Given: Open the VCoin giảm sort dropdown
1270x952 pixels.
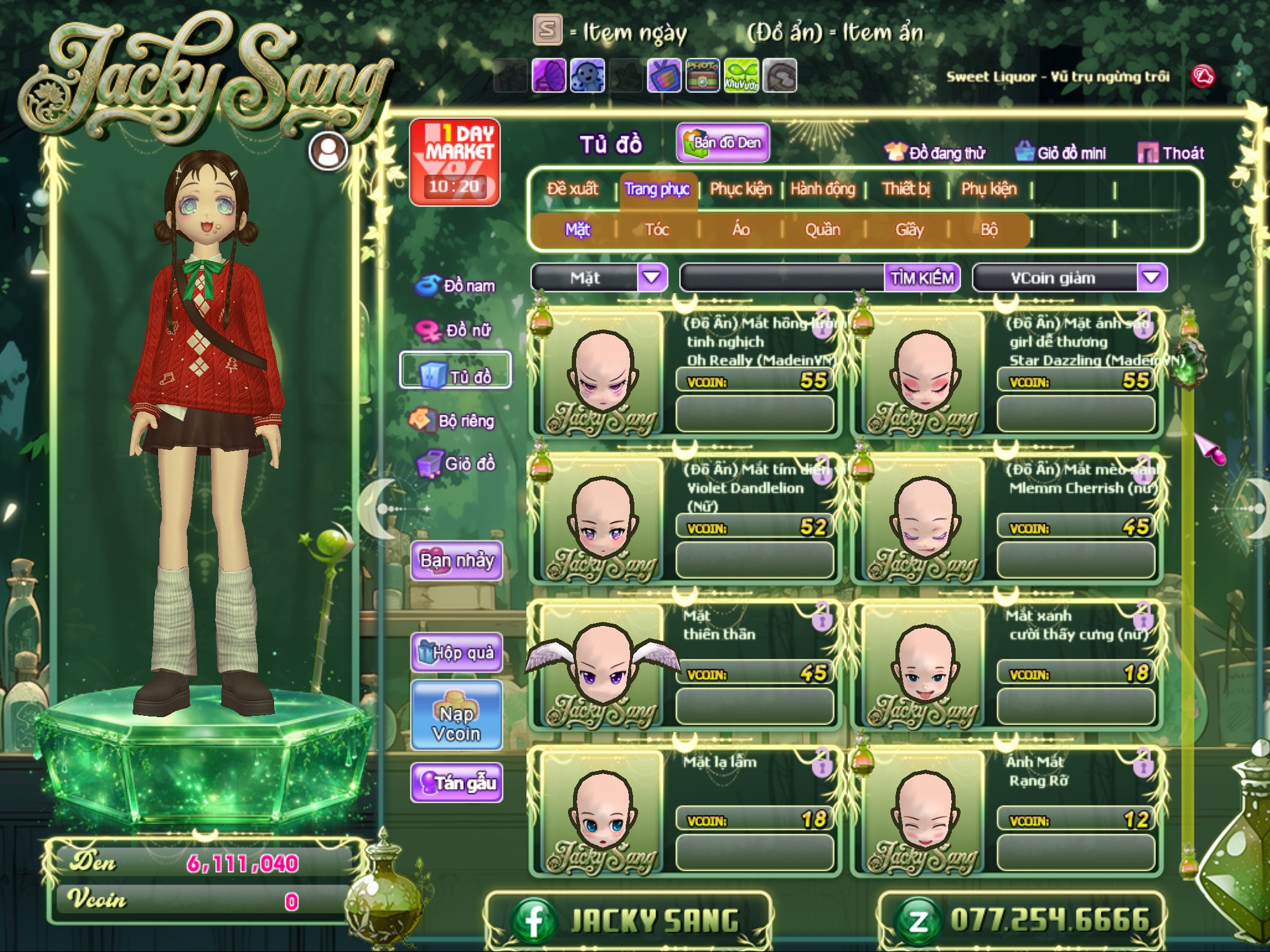Looking at the screenshot, I should pyautogui.click(x=1151, y=278).
